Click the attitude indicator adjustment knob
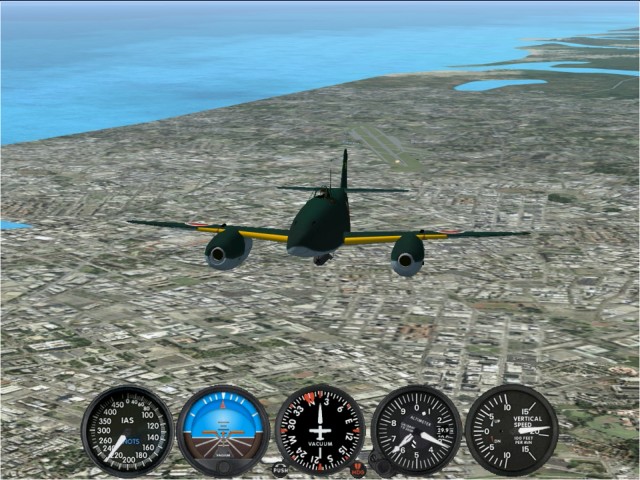 pos(223,466)
